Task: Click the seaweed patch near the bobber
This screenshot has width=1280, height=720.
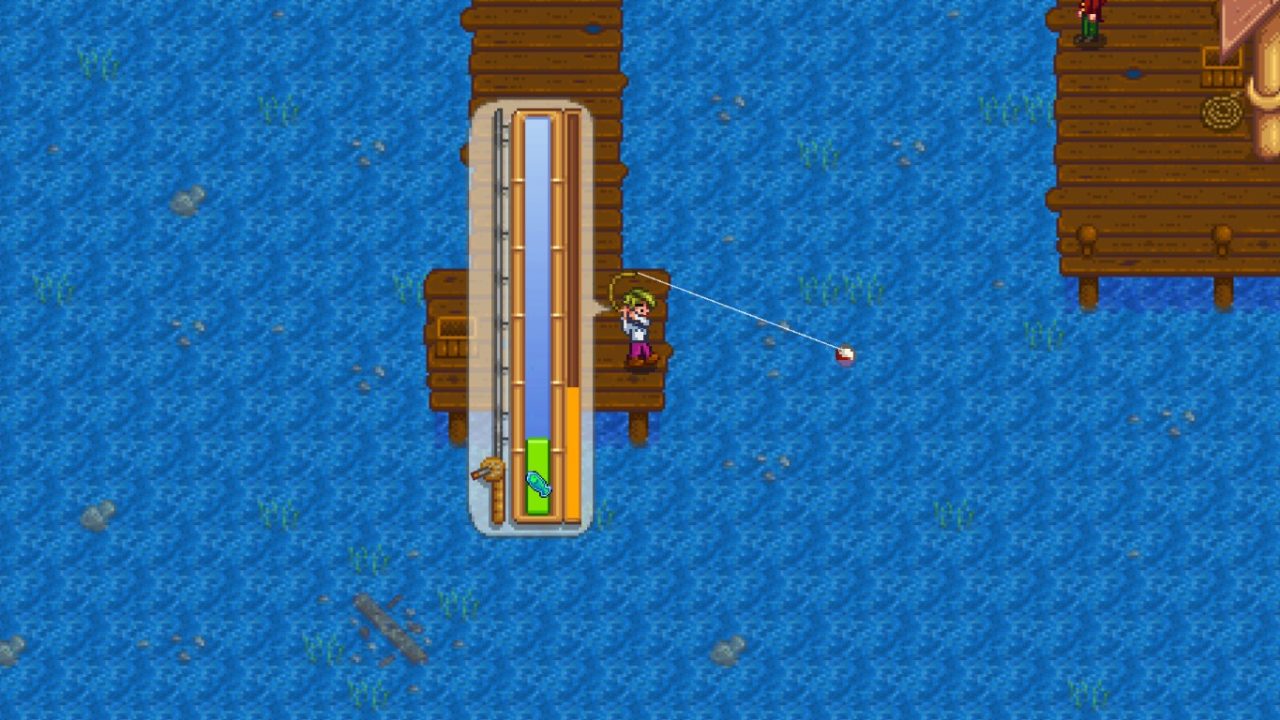Action: click(838, 287)
